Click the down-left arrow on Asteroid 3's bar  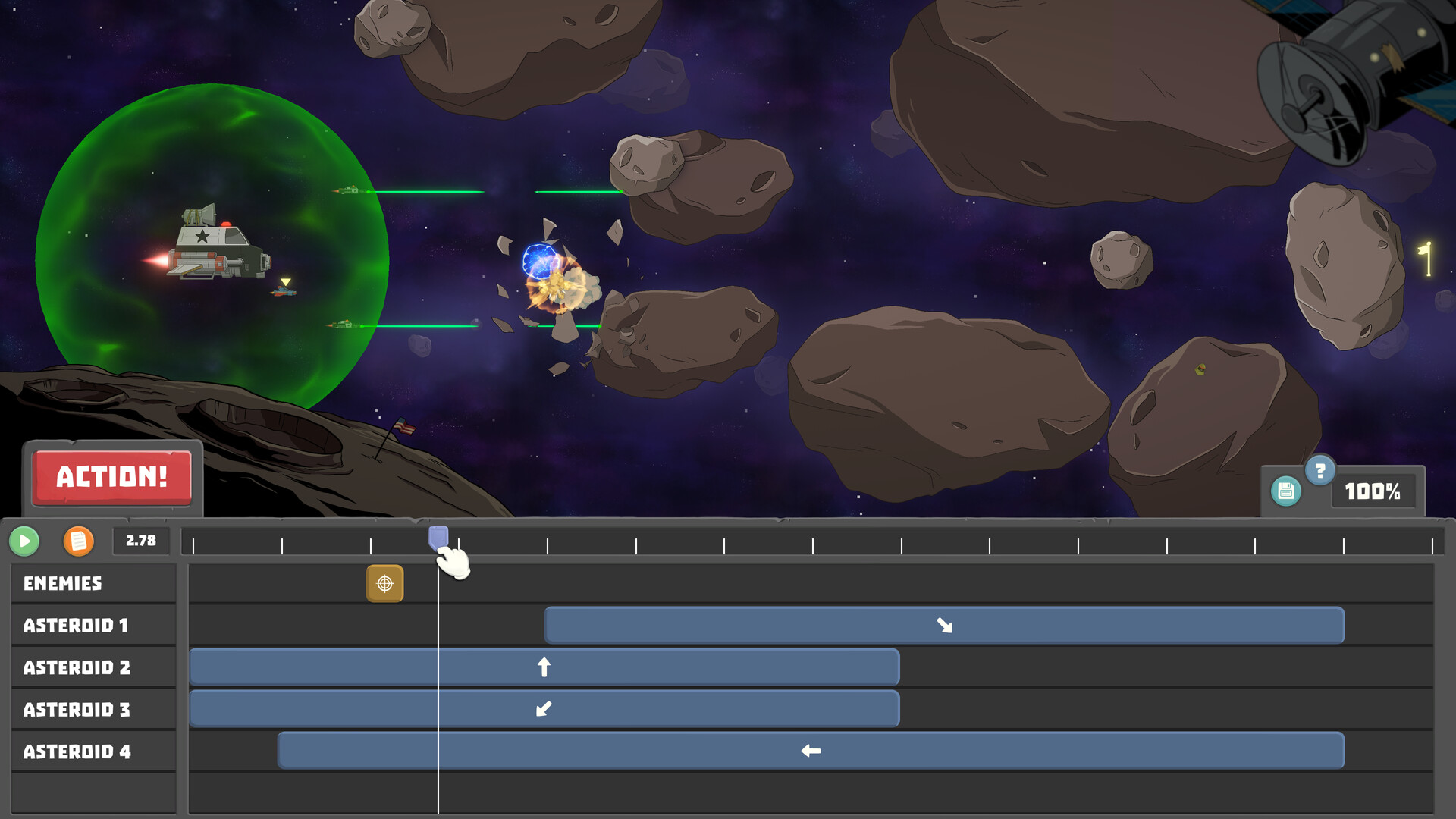[542, 709]
